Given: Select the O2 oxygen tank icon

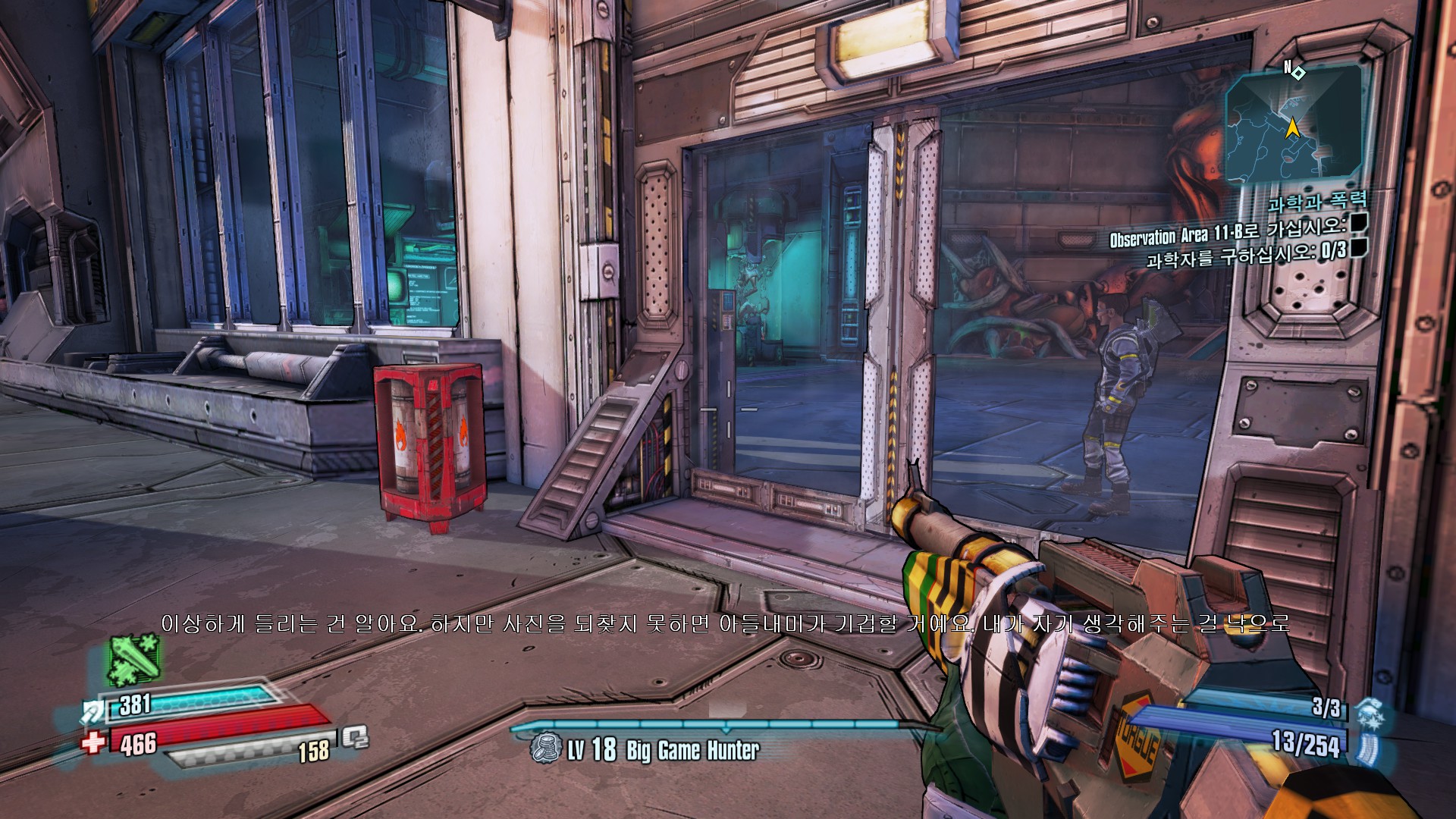Looking at the screenshot, I should coord(355,737).
